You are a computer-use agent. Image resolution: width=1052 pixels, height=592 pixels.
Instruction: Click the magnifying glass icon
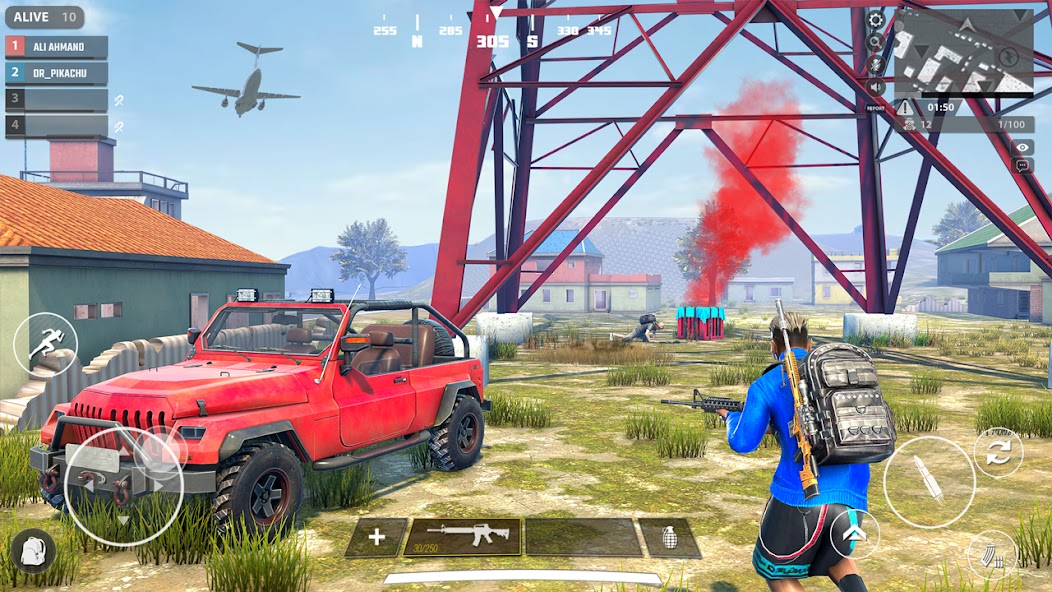point(876,42)
